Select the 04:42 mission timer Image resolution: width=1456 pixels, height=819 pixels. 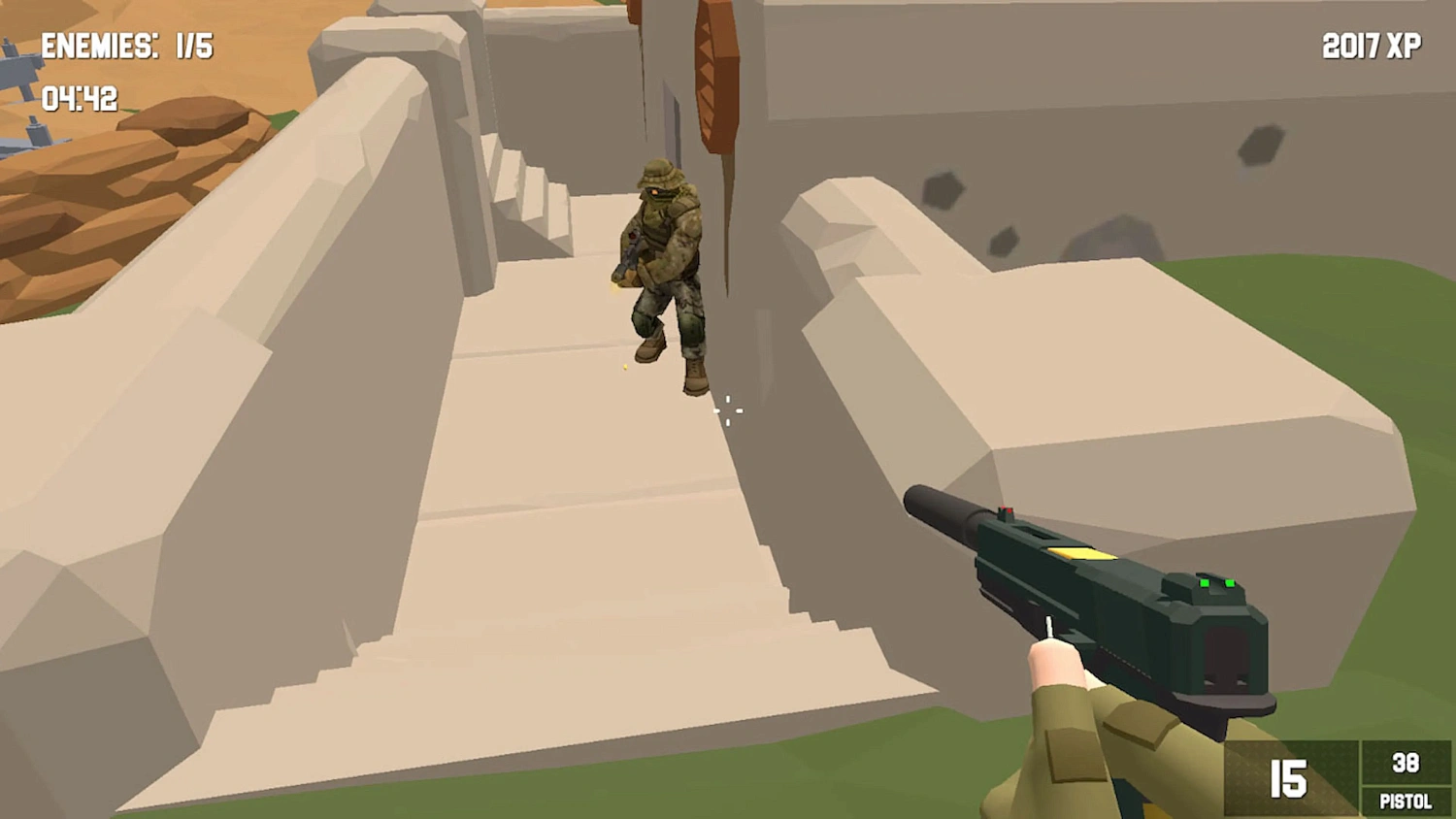[x=79, y=98]
